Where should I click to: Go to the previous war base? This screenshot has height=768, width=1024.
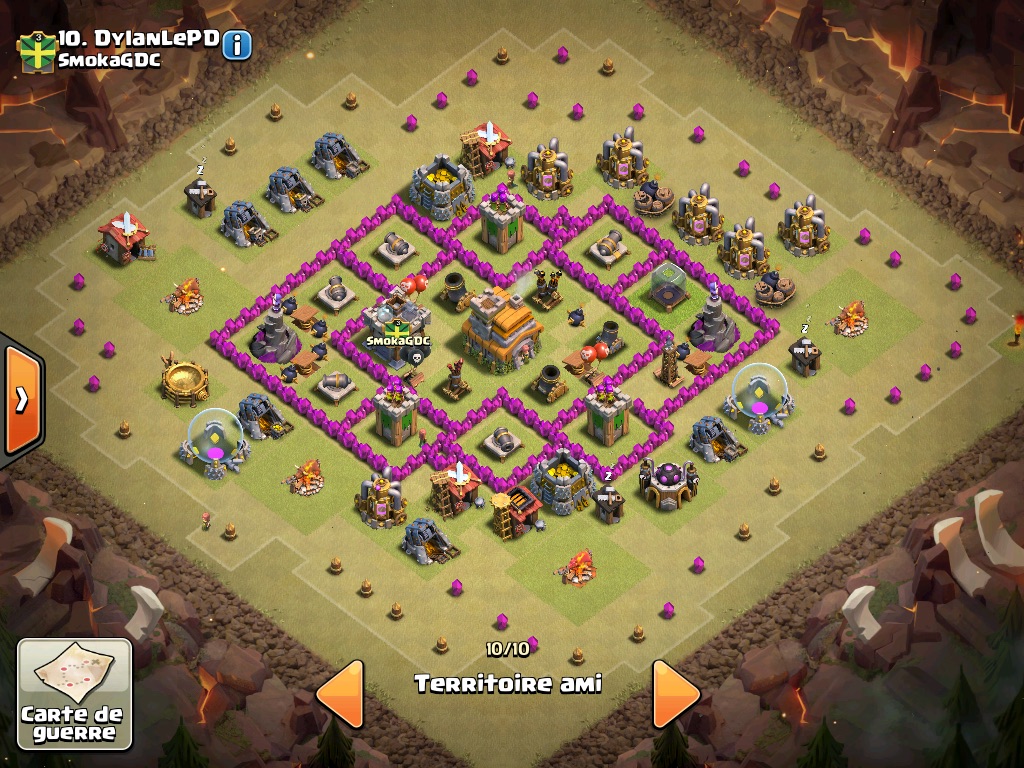pos(340,693)
